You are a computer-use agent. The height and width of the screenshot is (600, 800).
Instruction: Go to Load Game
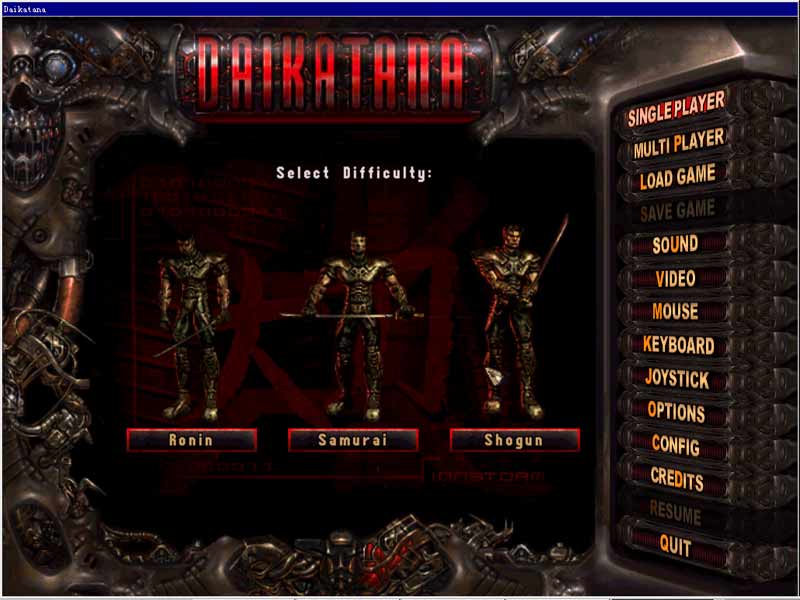tap(677, 178)
